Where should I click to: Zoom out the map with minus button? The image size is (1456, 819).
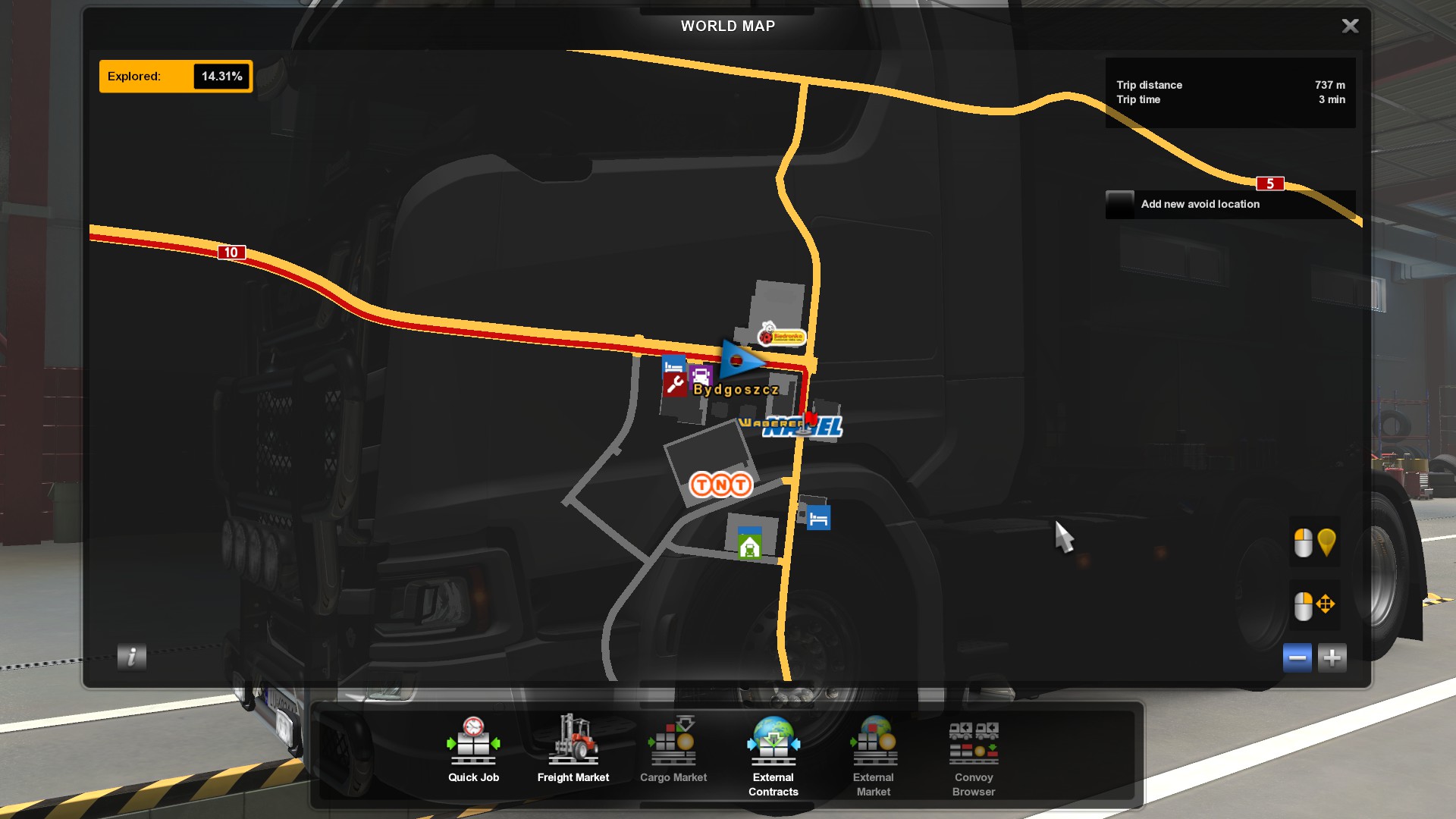[1297, 657]
